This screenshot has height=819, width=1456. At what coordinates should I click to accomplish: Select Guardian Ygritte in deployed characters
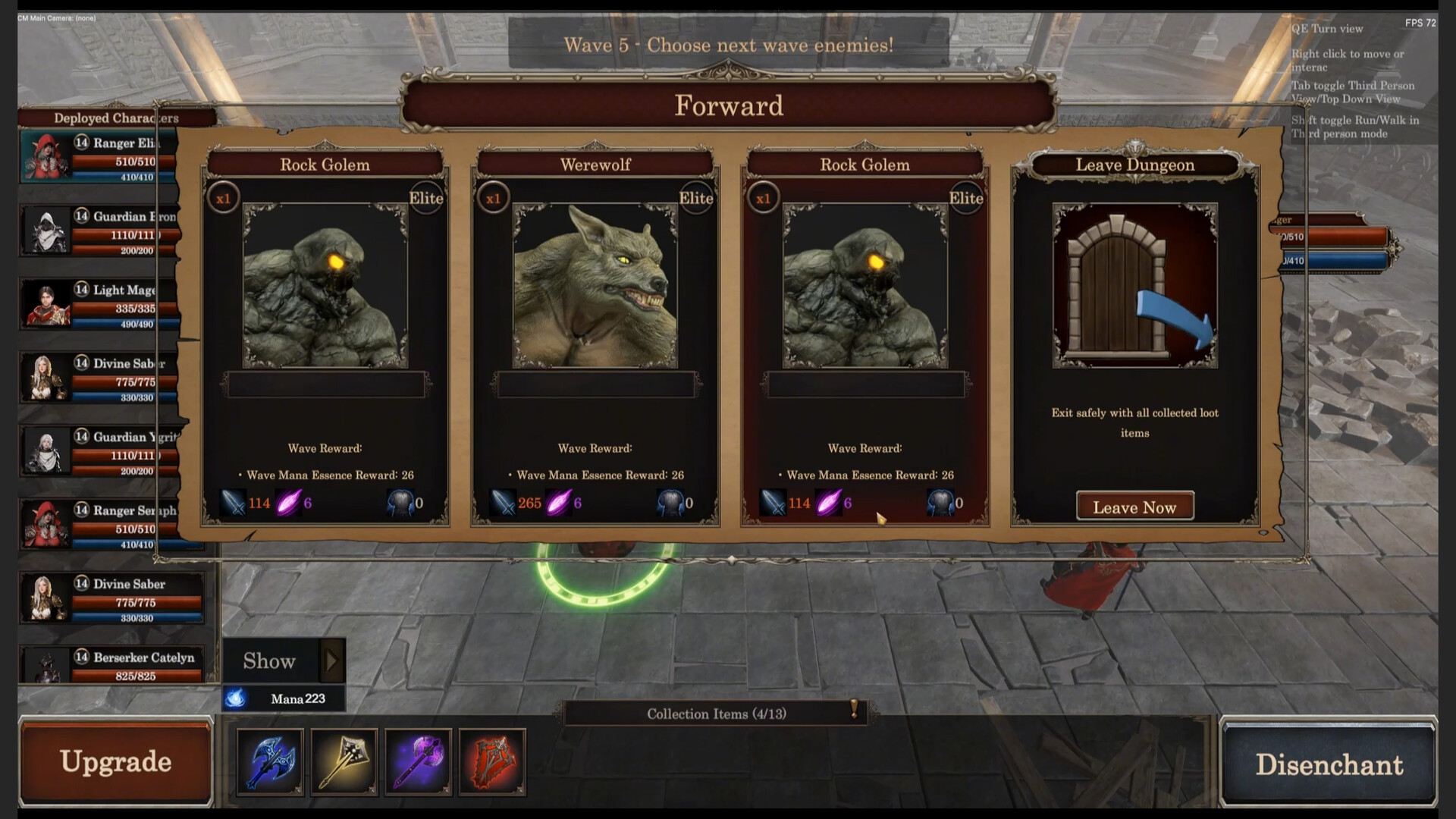coord(99,451)
